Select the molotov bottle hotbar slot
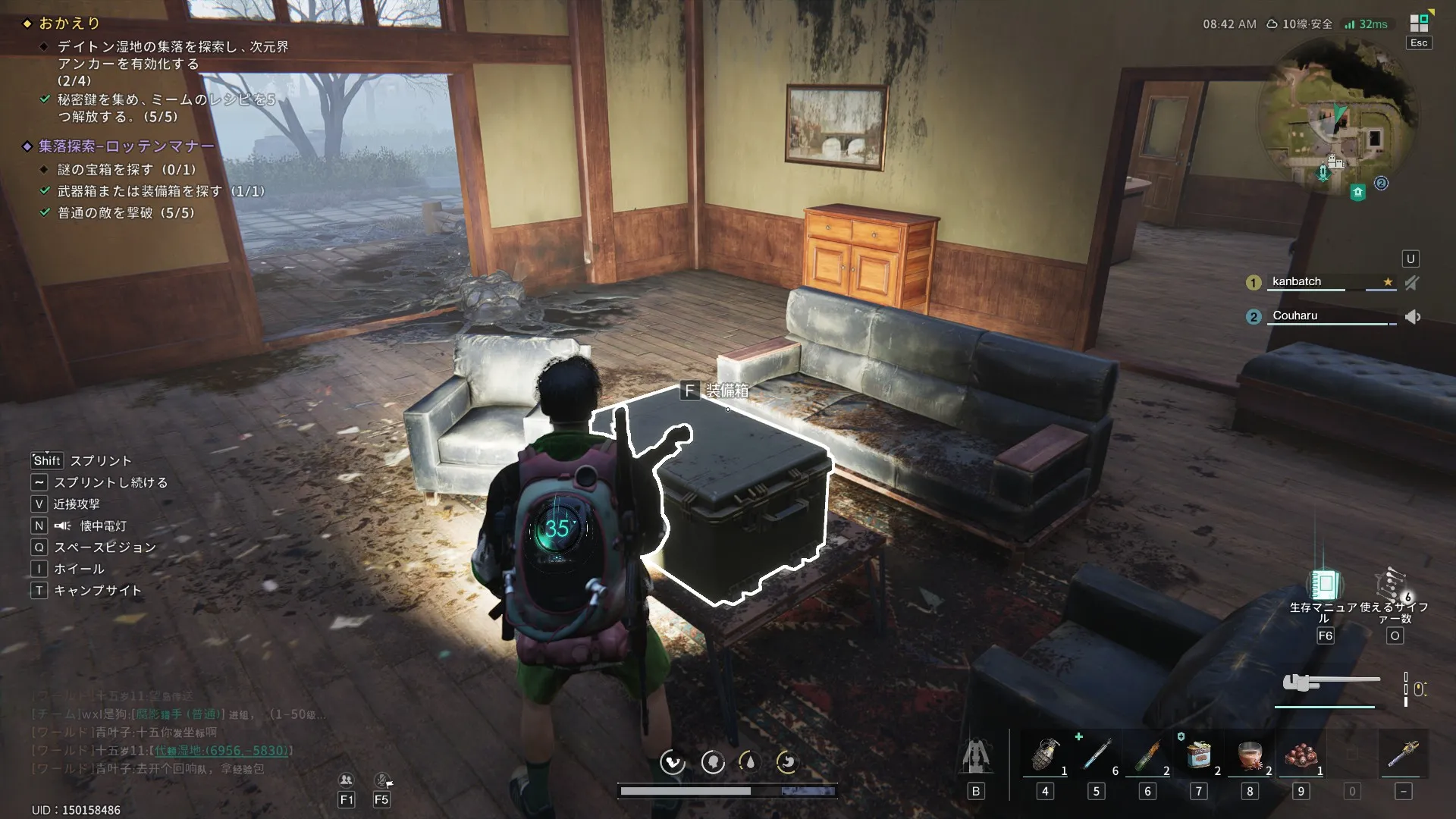 [x=1147, y=756]
